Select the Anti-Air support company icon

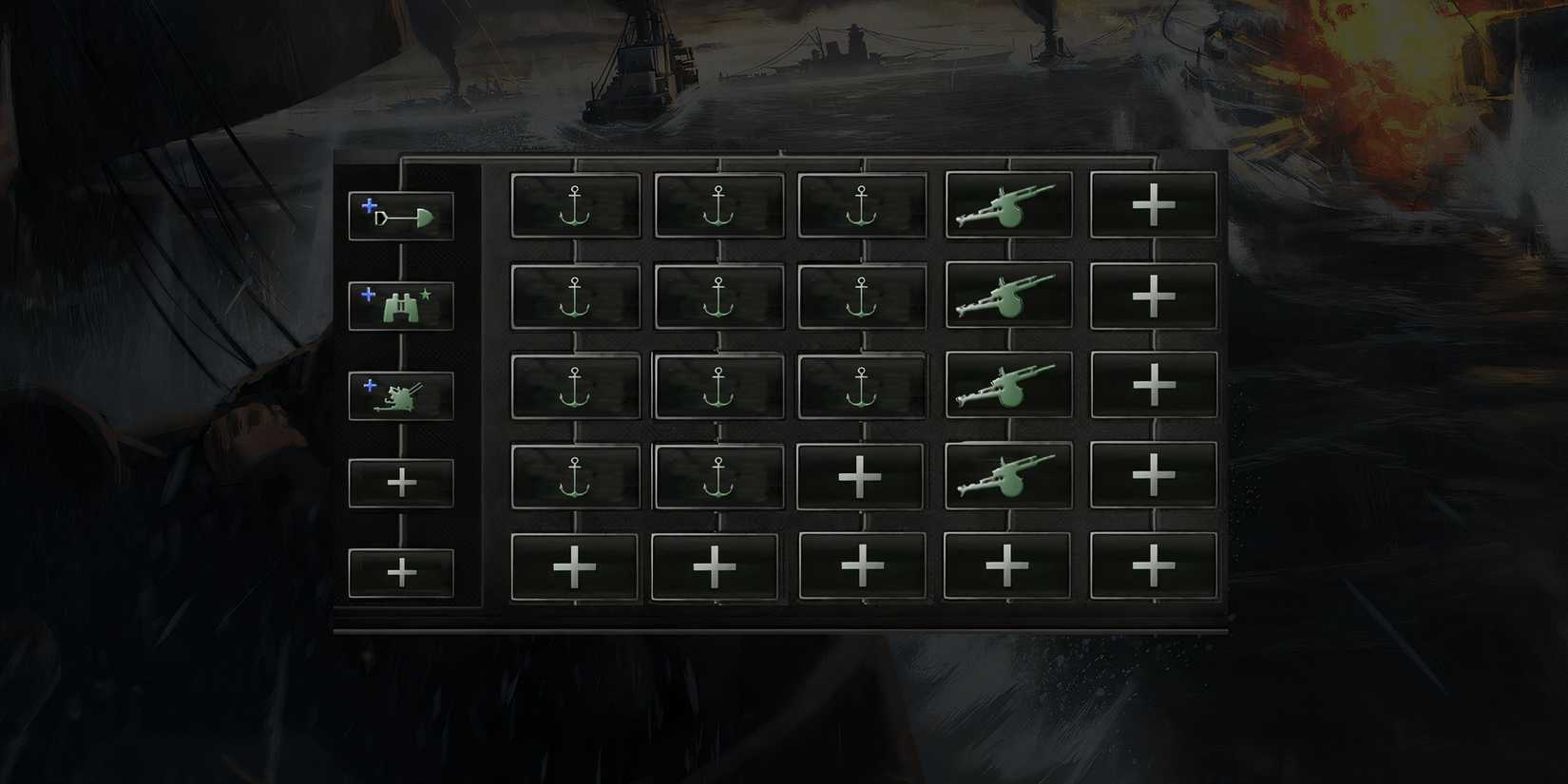click(x=400, y=392)
